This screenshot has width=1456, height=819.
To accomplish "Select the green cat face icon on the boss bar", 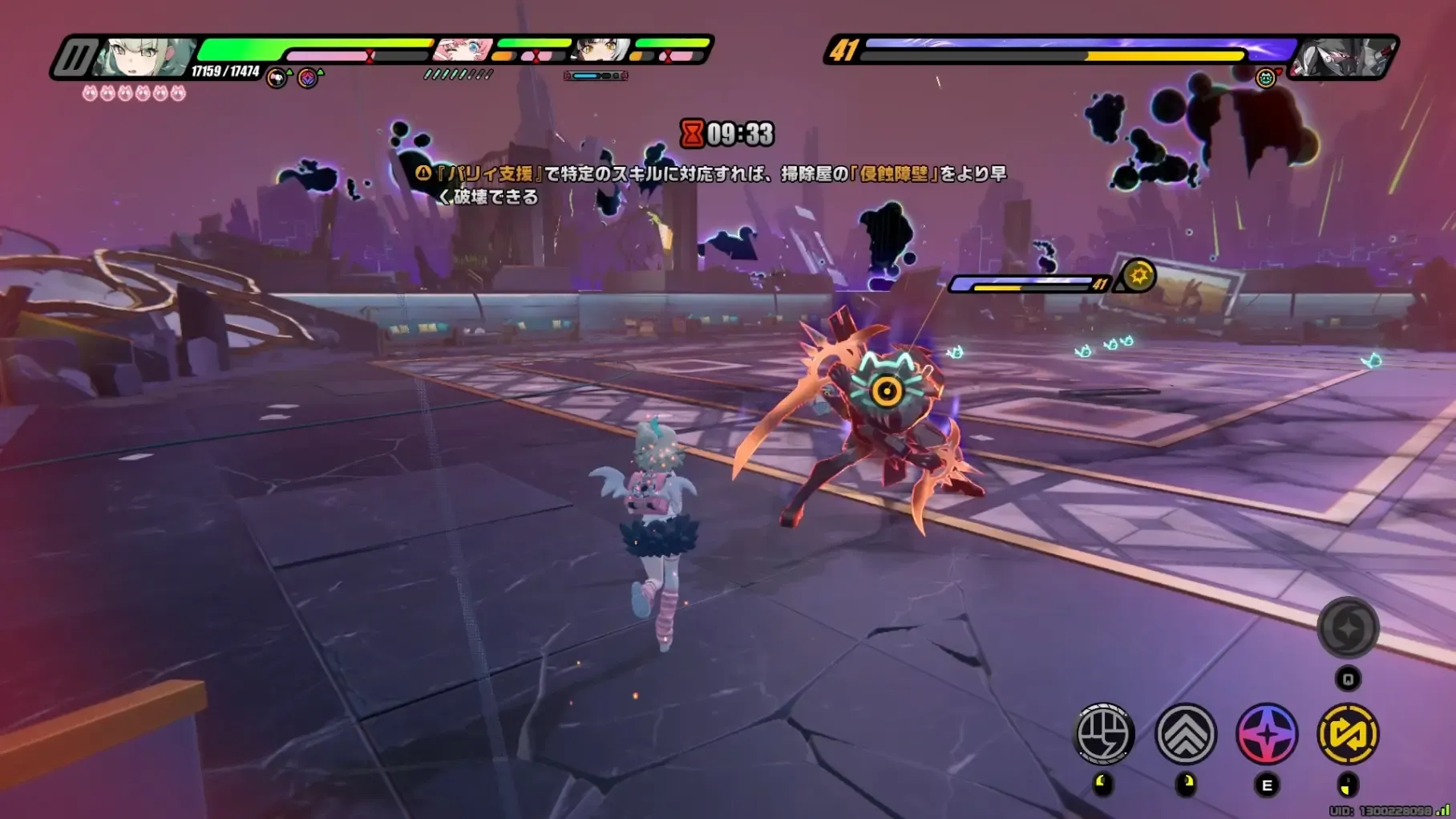I will pyautogui.click(x=1265, y=79).
